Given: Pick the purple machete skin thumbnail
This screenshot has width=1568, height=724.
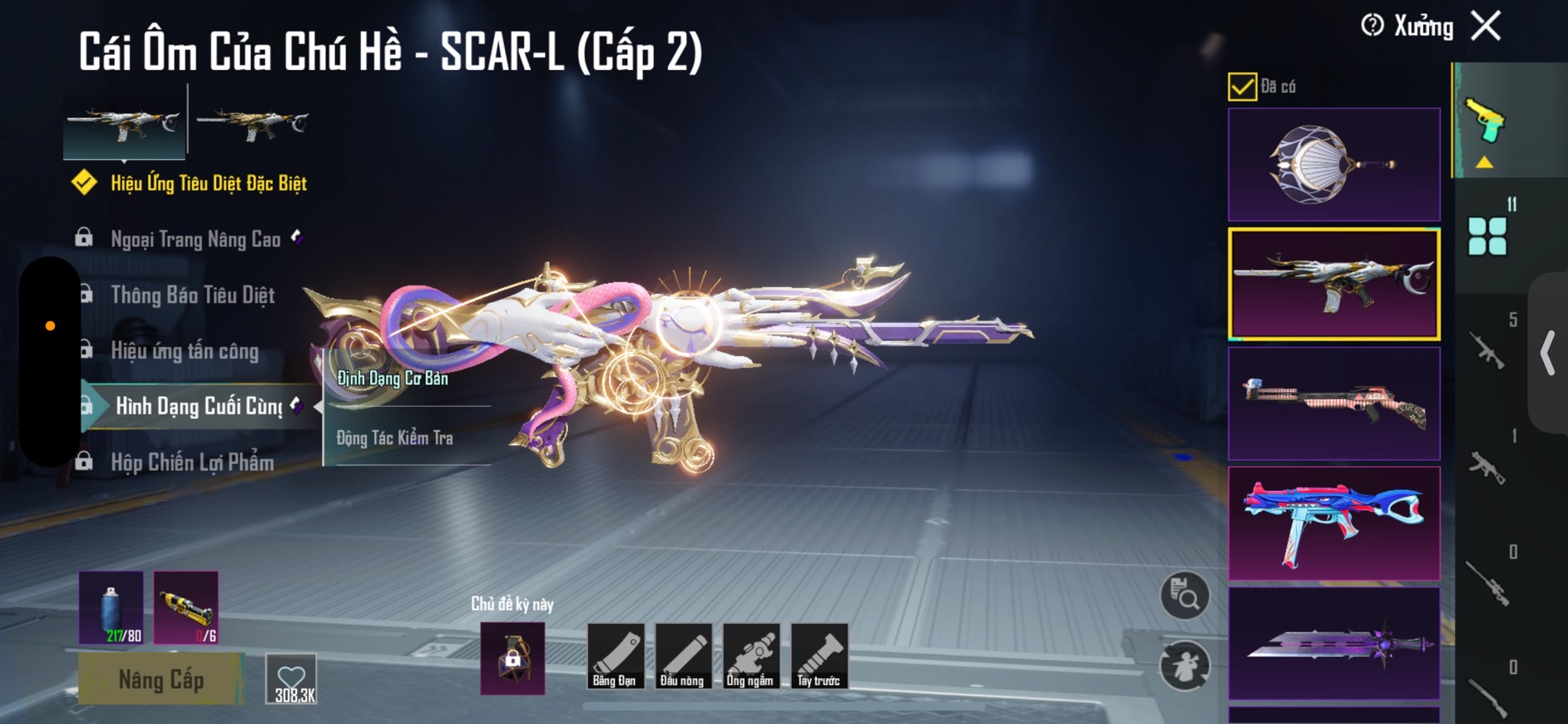Looking at the screenshot, I should pos(1333,642).
